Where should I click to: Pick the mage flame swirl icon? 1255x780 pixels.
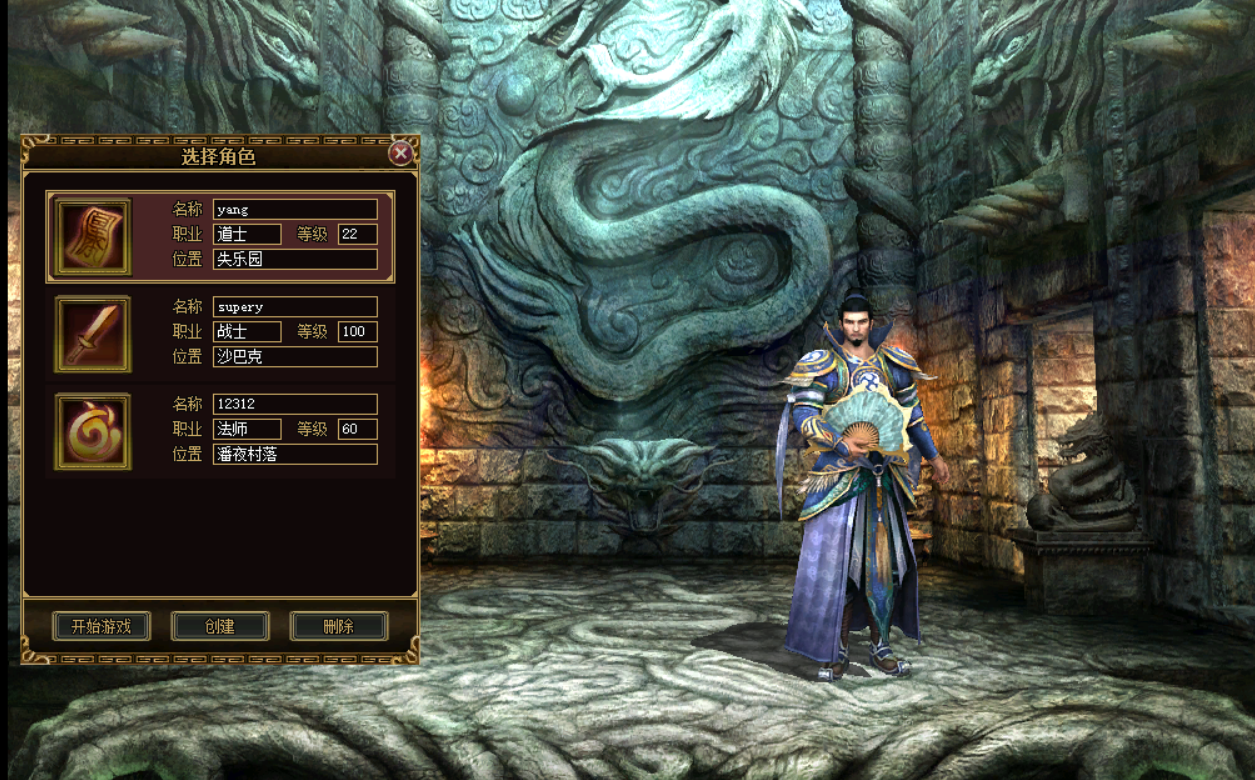pos(93,431)
